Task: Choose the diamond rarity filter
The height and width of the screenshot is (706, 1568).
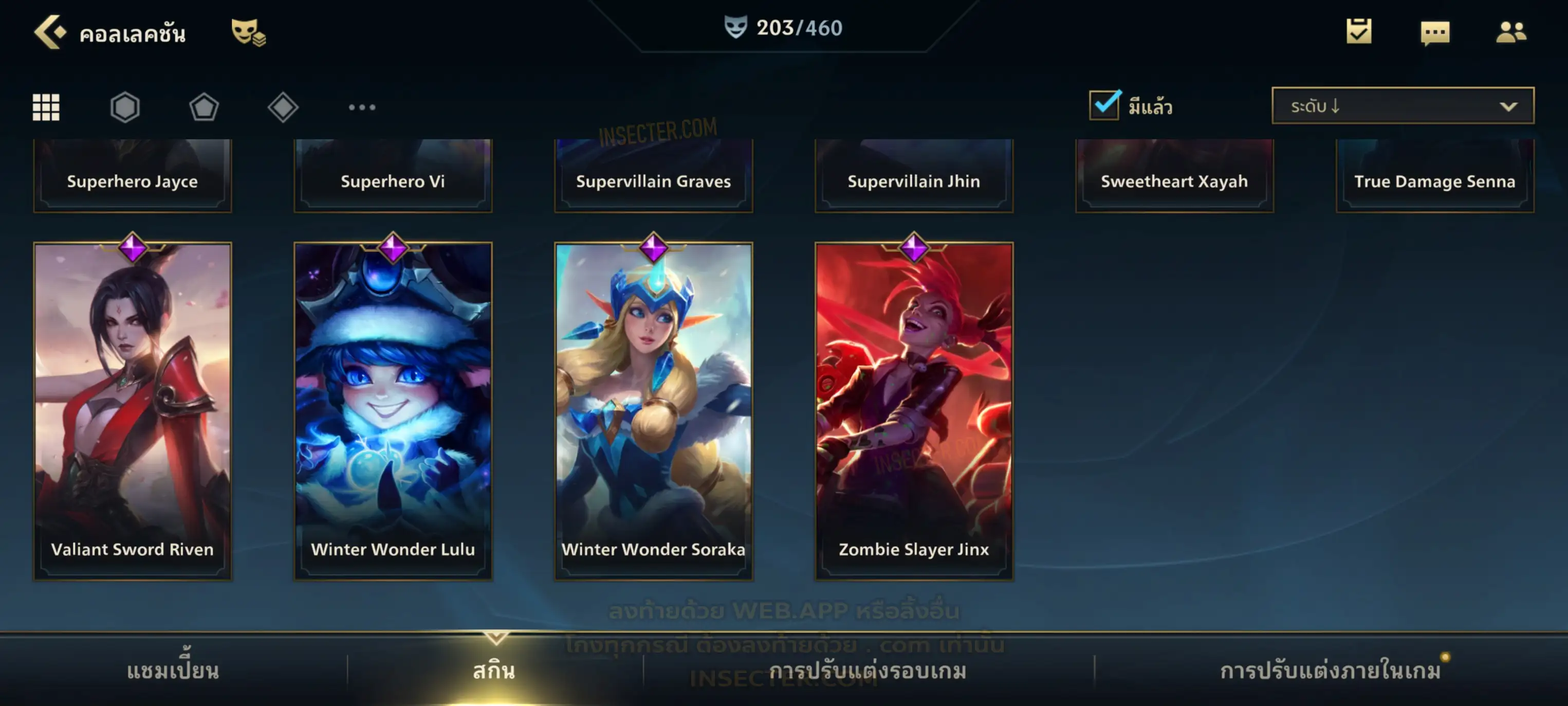Action: point(283,108)
